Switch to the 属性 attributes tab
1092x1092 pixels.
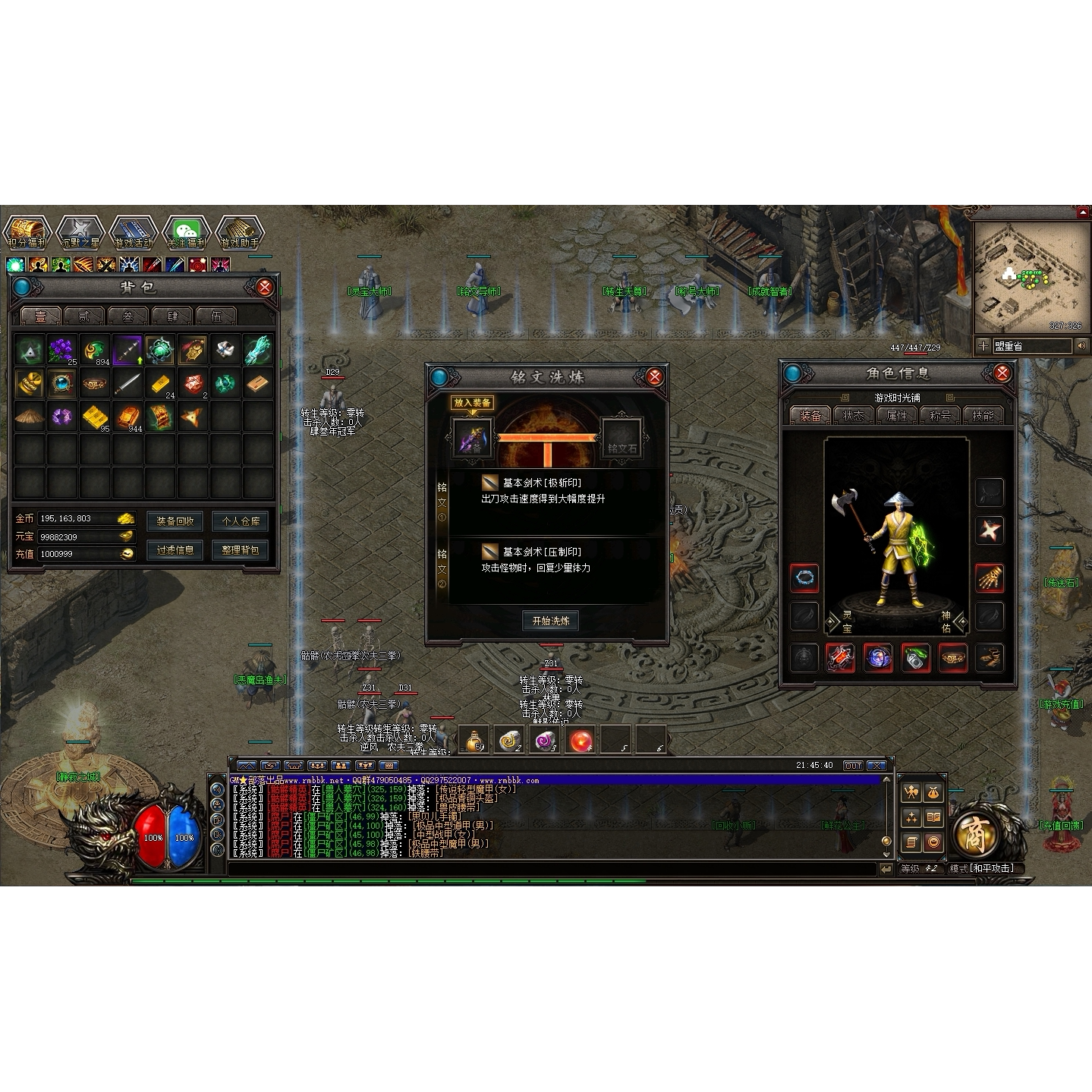(896, 415)
